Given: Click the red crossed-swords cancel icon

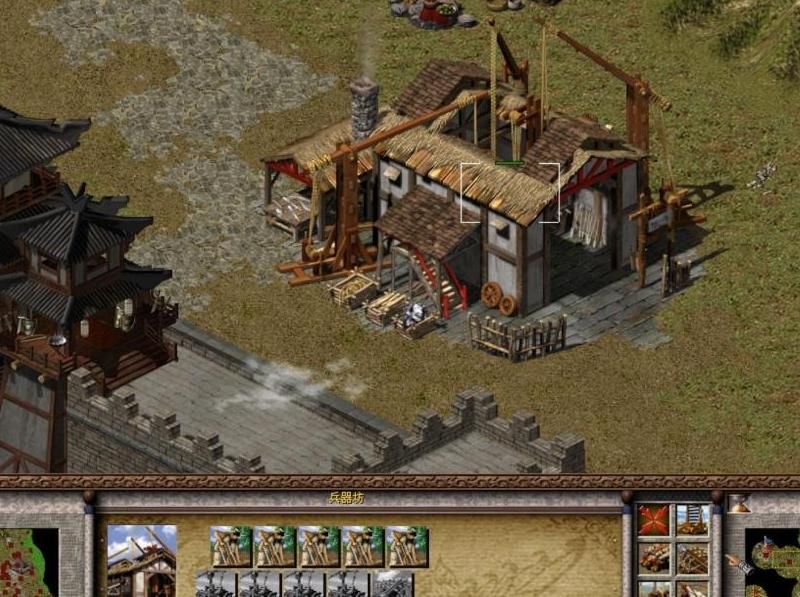Looking at the screenshot, I should (655, 520).
